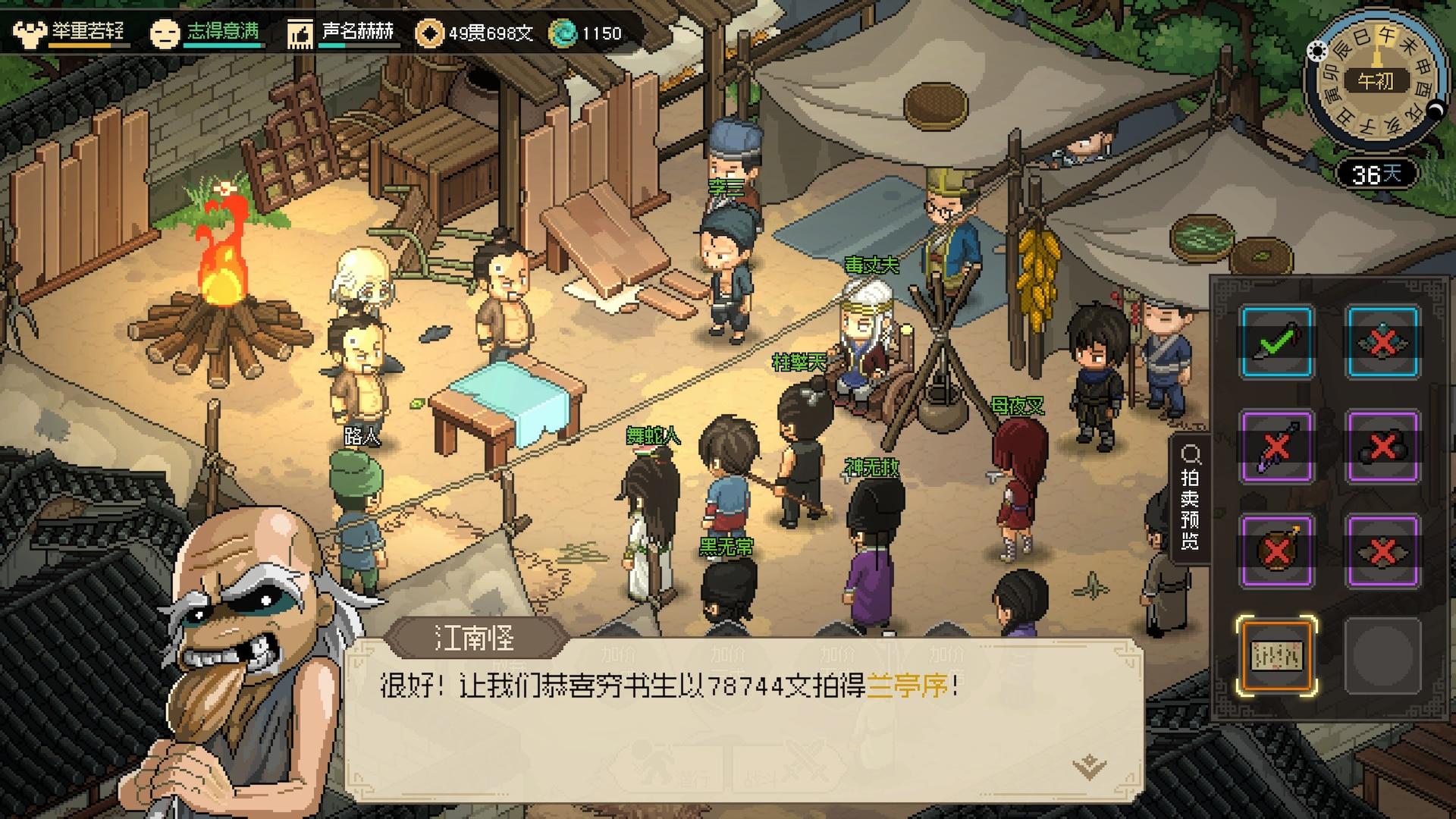The height and width of the screenshot is (819, 1456).
Task: Select the blue-framed crossed-out winged ornament slot
Action: (x=1382, y=342)
